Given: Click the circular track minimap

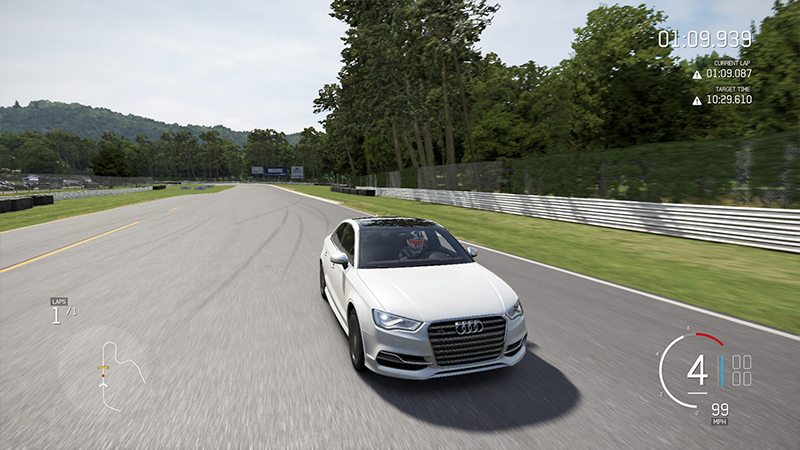Looking at the screenshot, I should coord(102,370).
